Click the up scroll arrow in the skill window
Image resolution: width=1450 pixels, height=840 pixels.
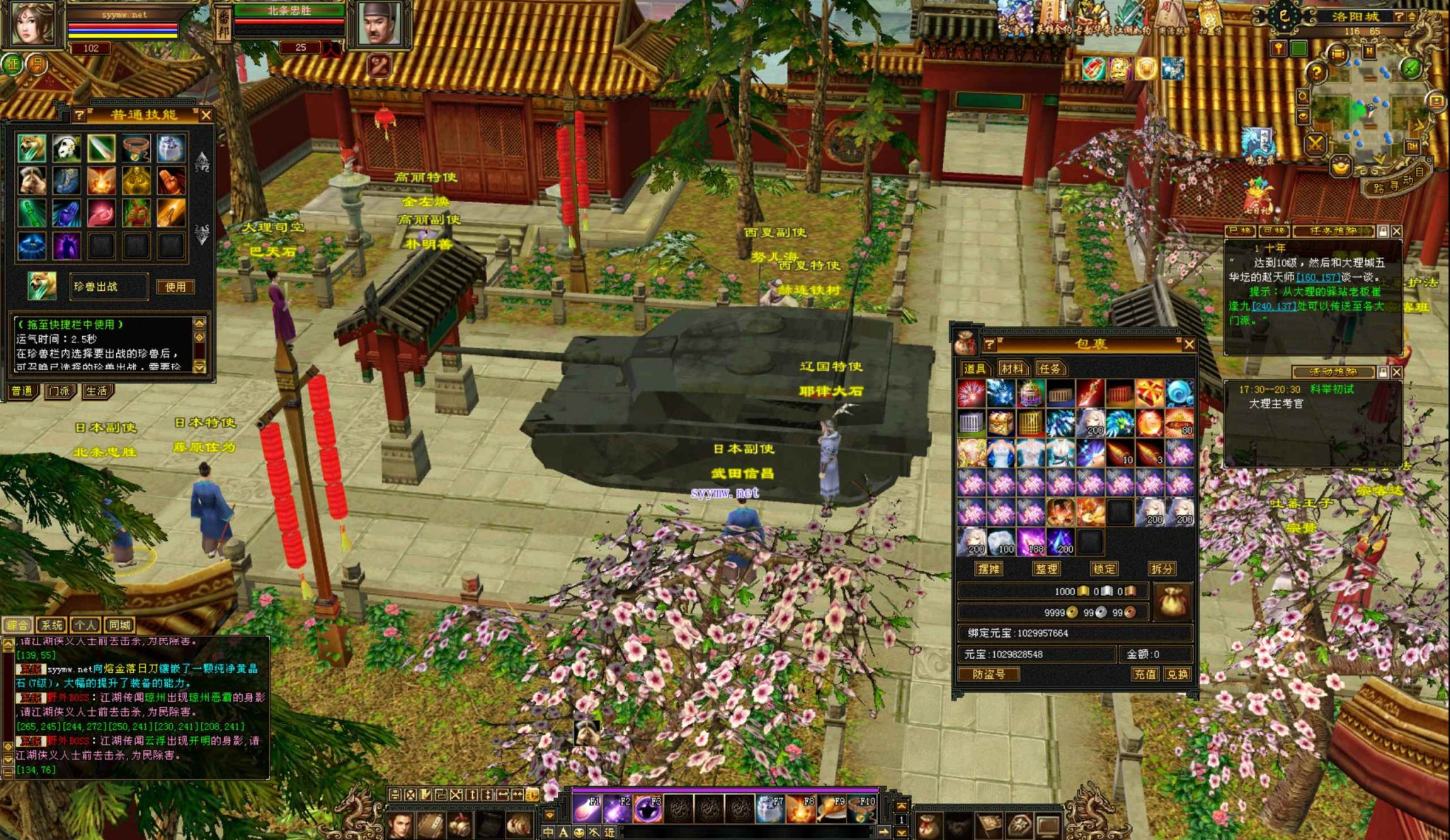point(203,159)
